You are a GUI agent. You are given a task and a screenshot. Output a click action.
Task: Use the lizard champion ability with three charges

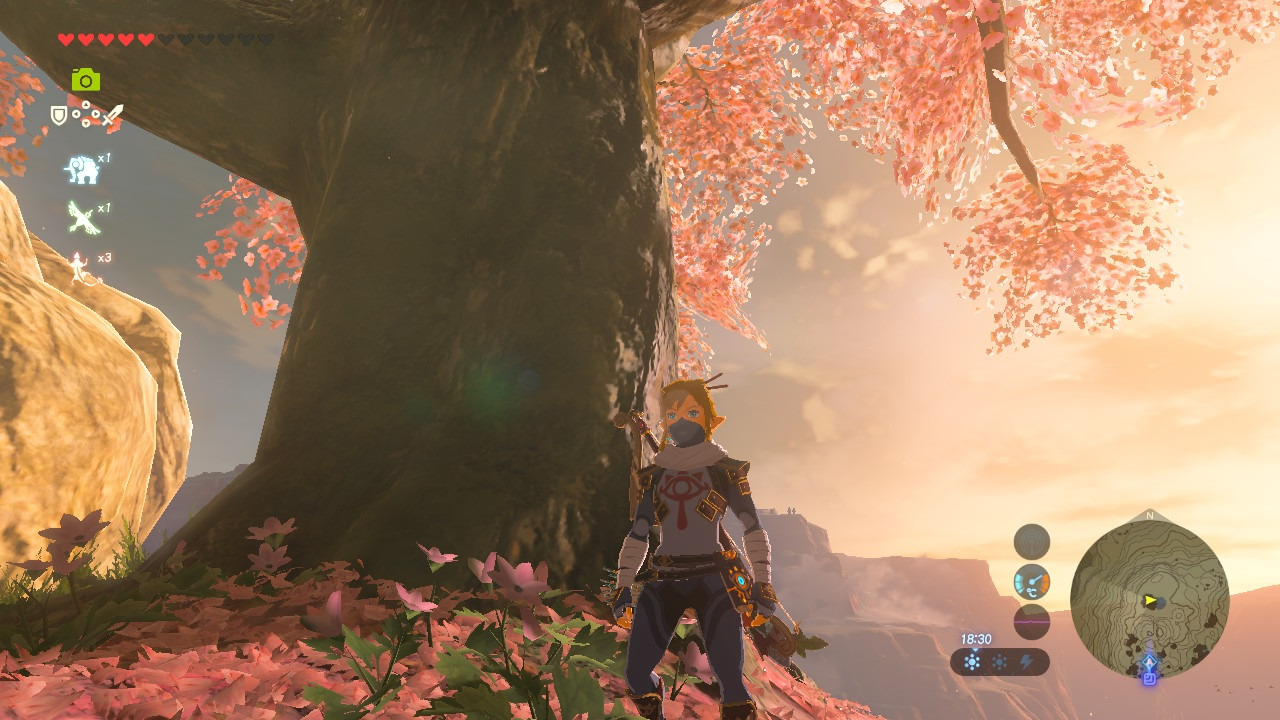[x=80, y=267]
